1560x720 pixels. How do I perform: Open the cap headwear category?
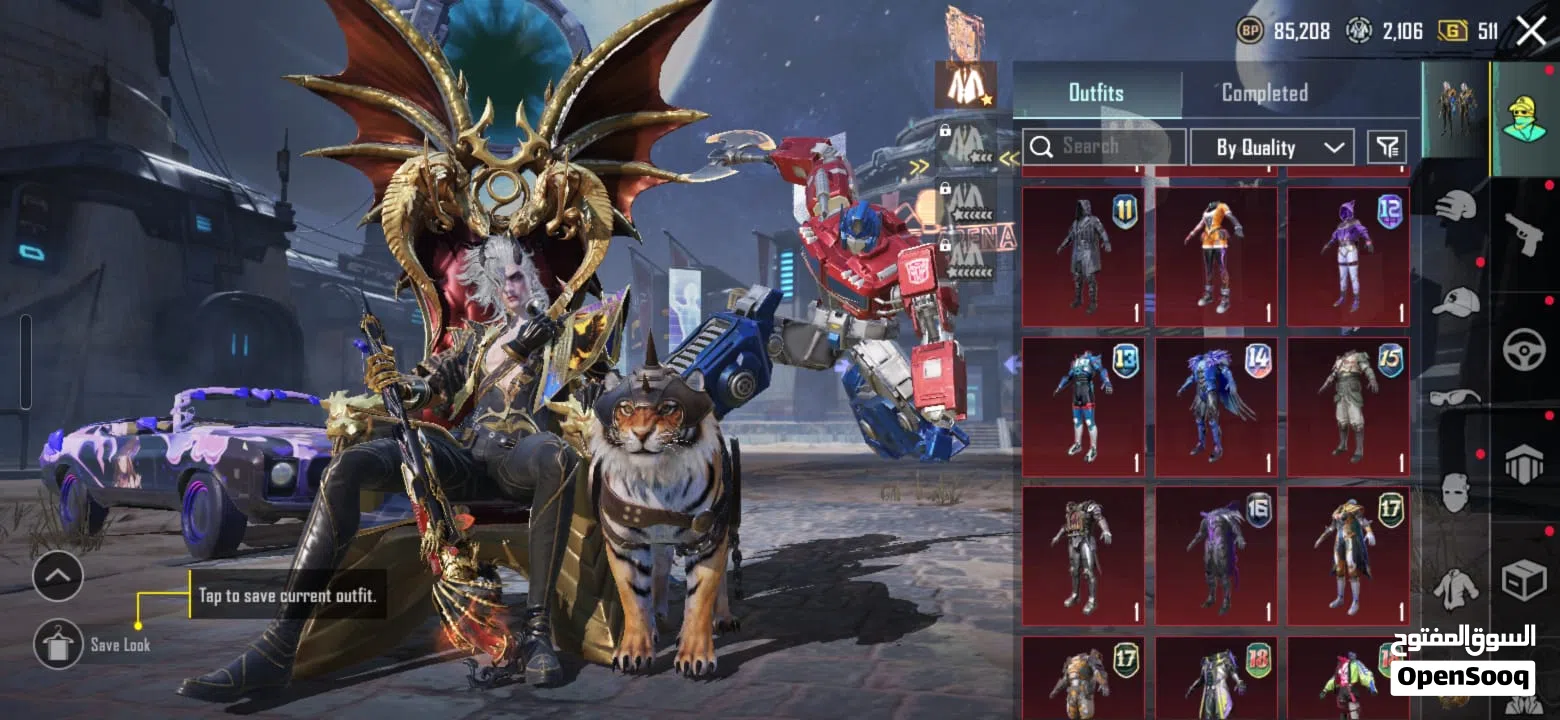(1455, 300)
